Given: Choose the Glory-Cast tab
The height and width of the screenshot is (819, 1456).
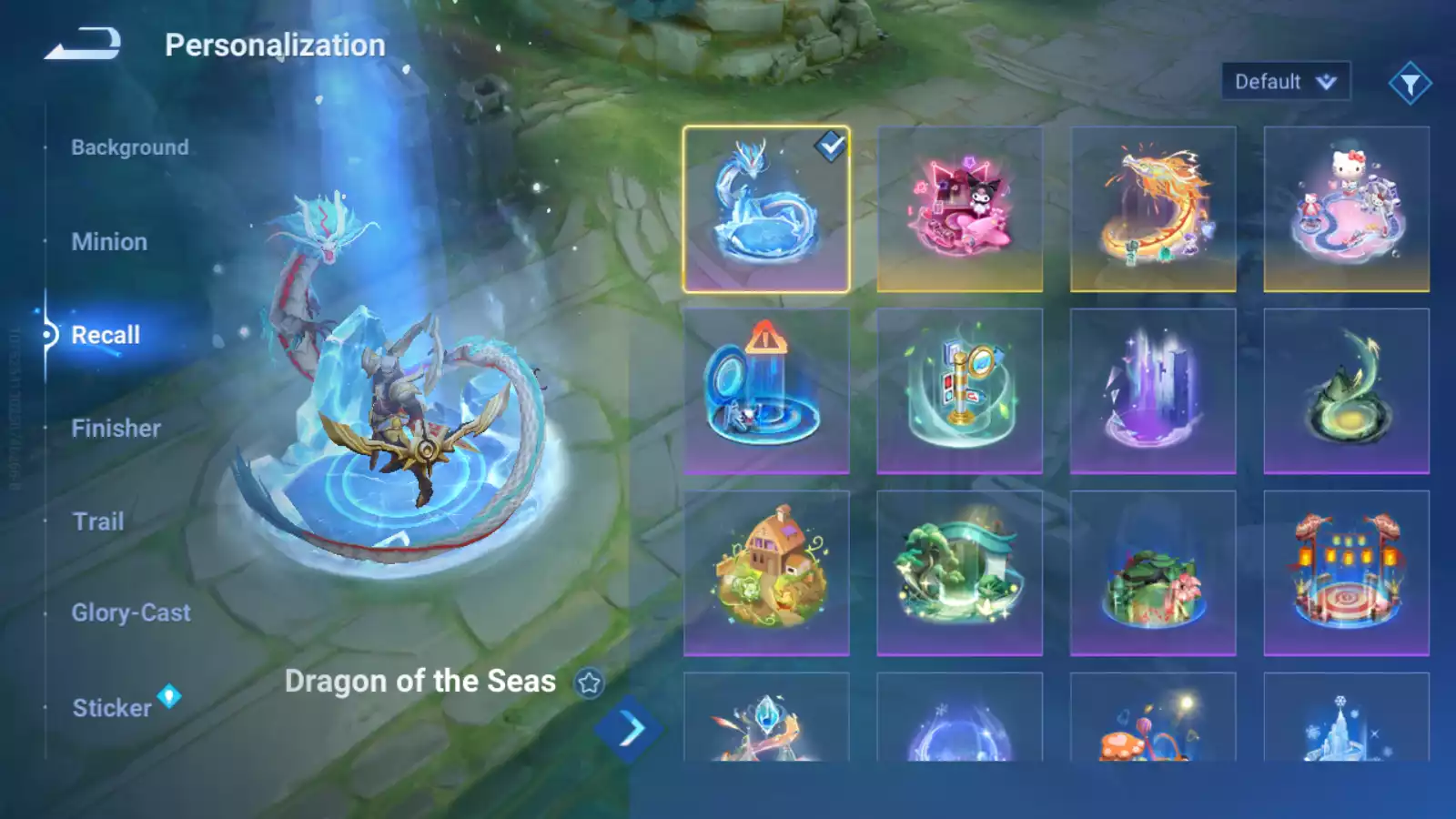Looking at the screenshot, I should (x=131, y=613).
